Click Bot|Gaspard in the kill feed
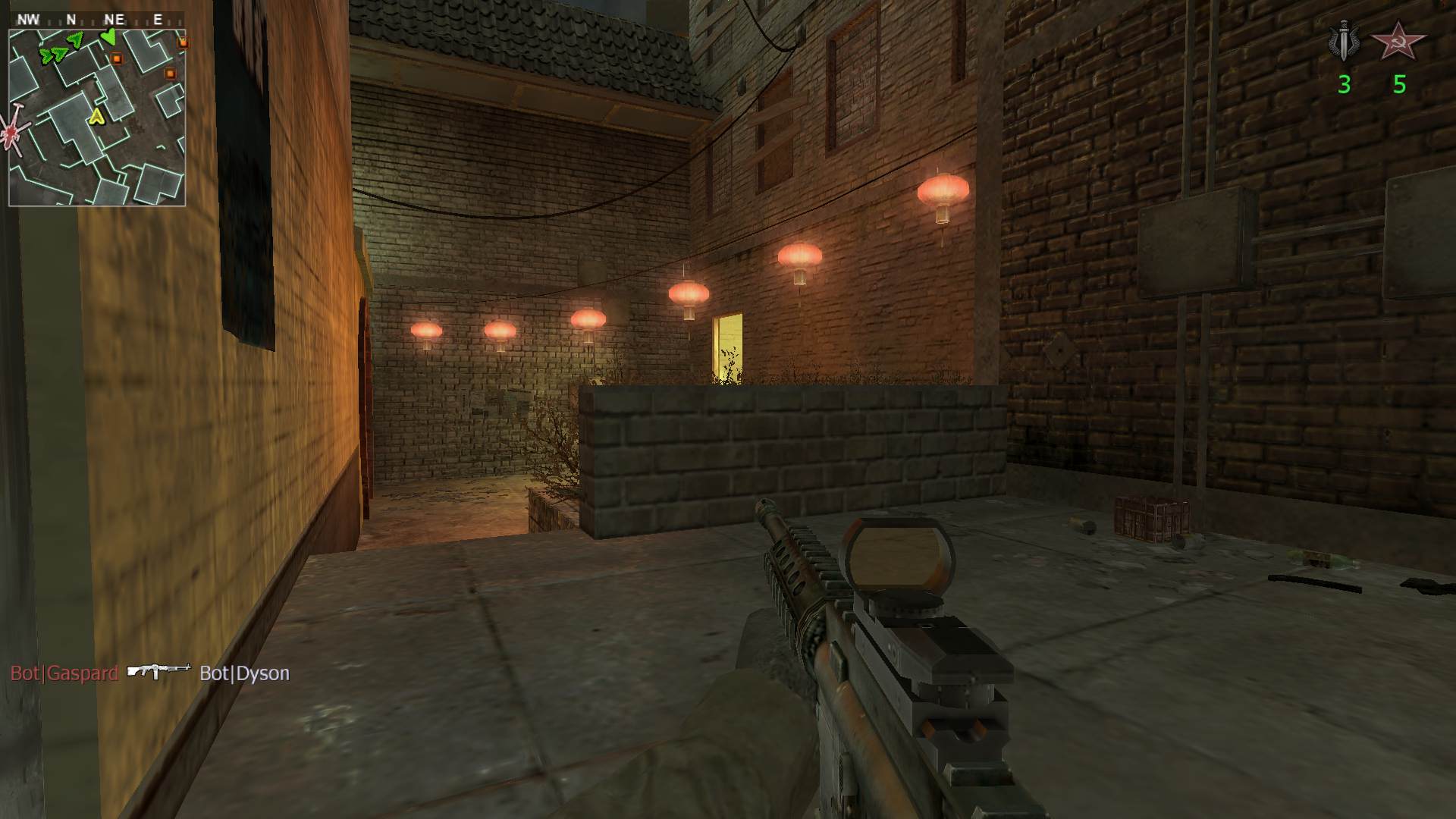 pos(64,673)
